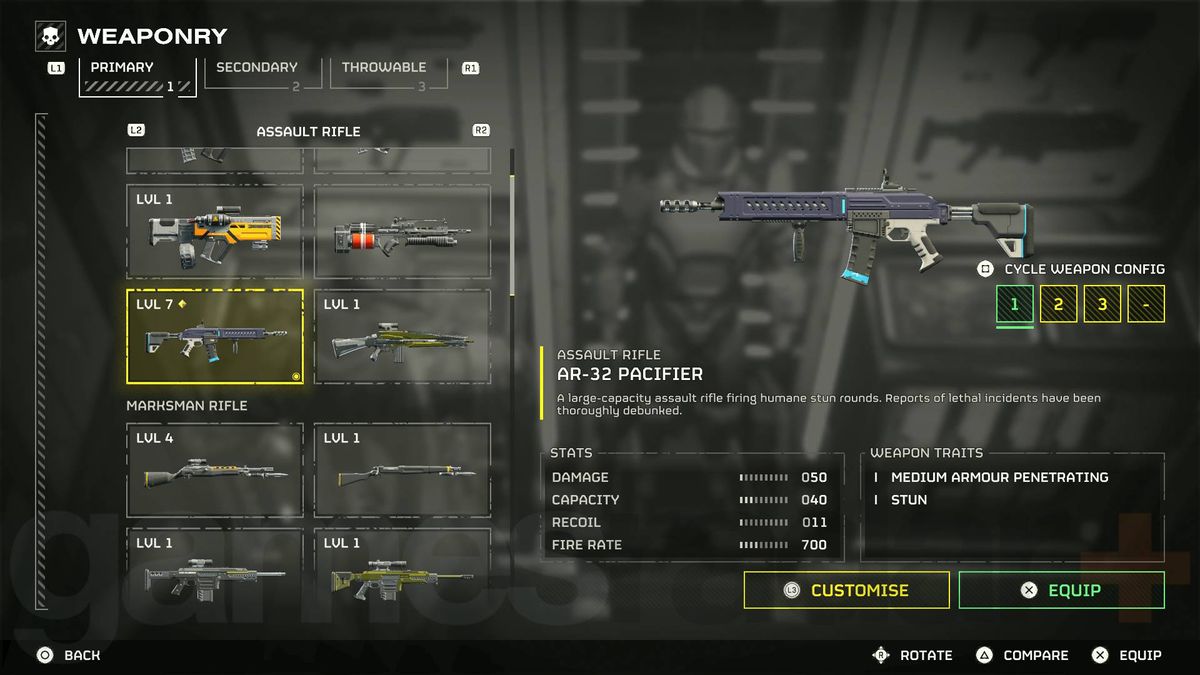The height and width of the screenshot is (675, 1200).
Task: Equip the AR-32 Pacifier
Action: tap(1061, 590)
